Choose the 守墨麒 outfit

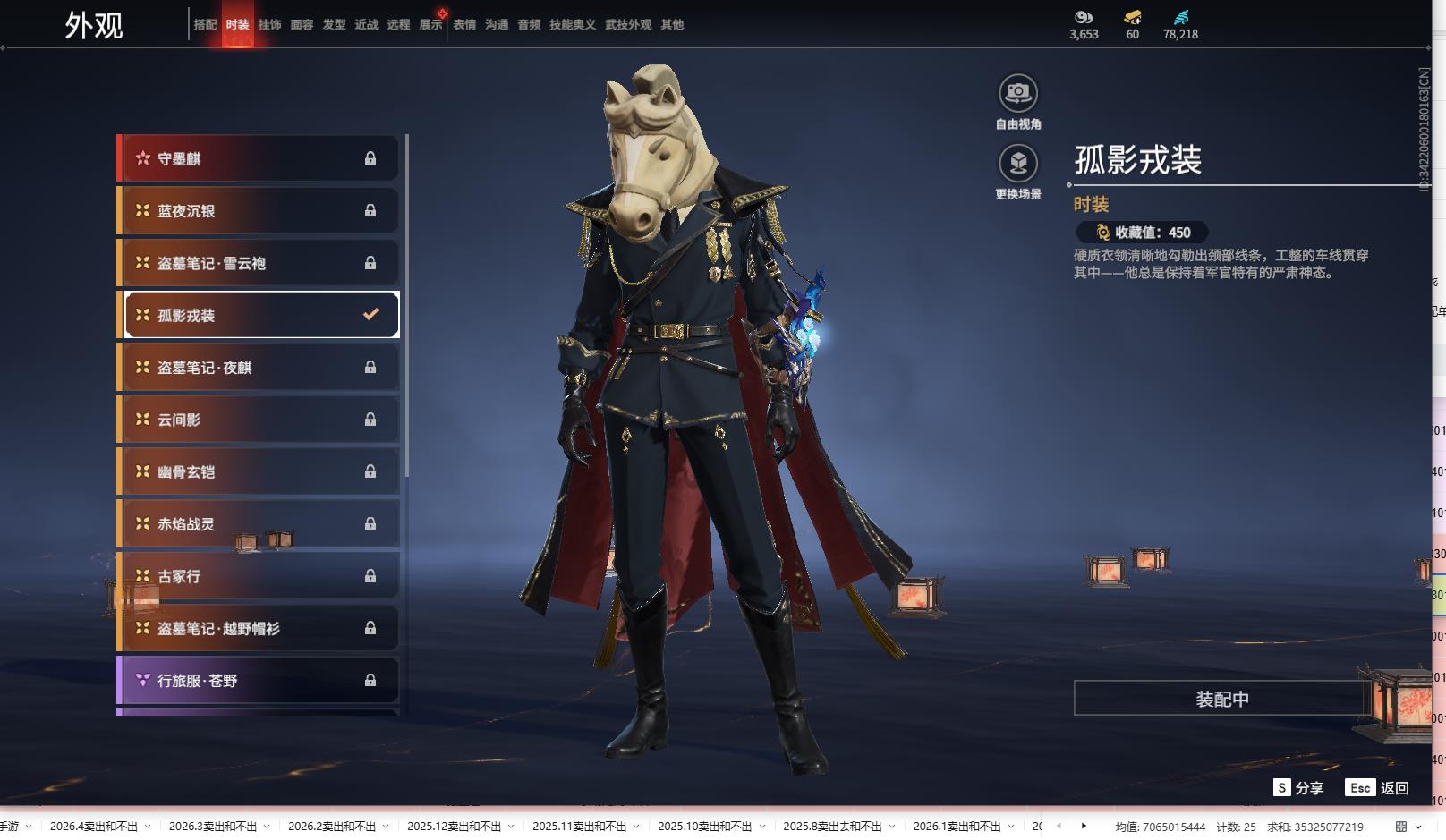point(258,158)
